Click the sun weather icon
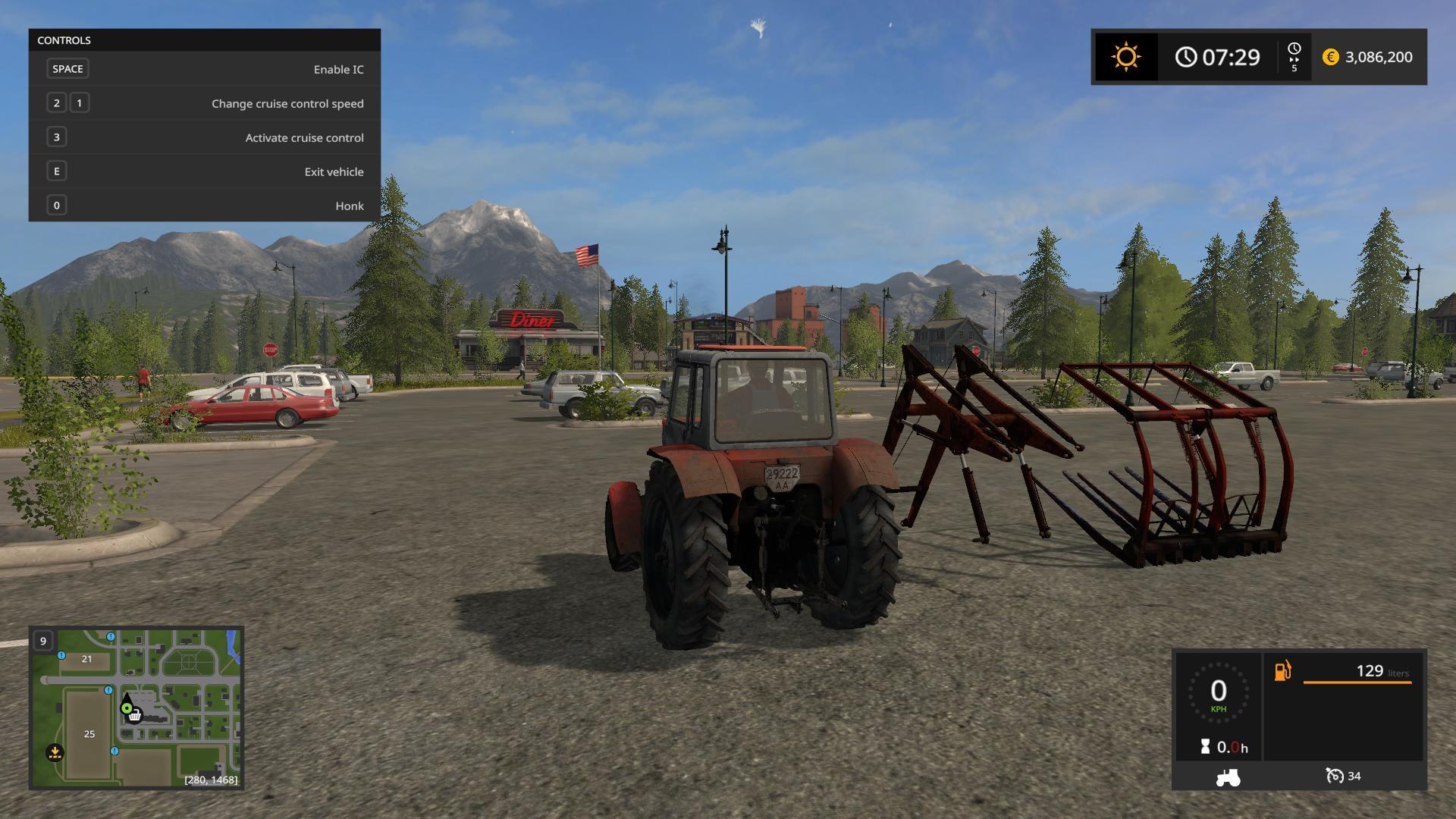The width and height of the screenshot is (1456, 819). 1125,57
